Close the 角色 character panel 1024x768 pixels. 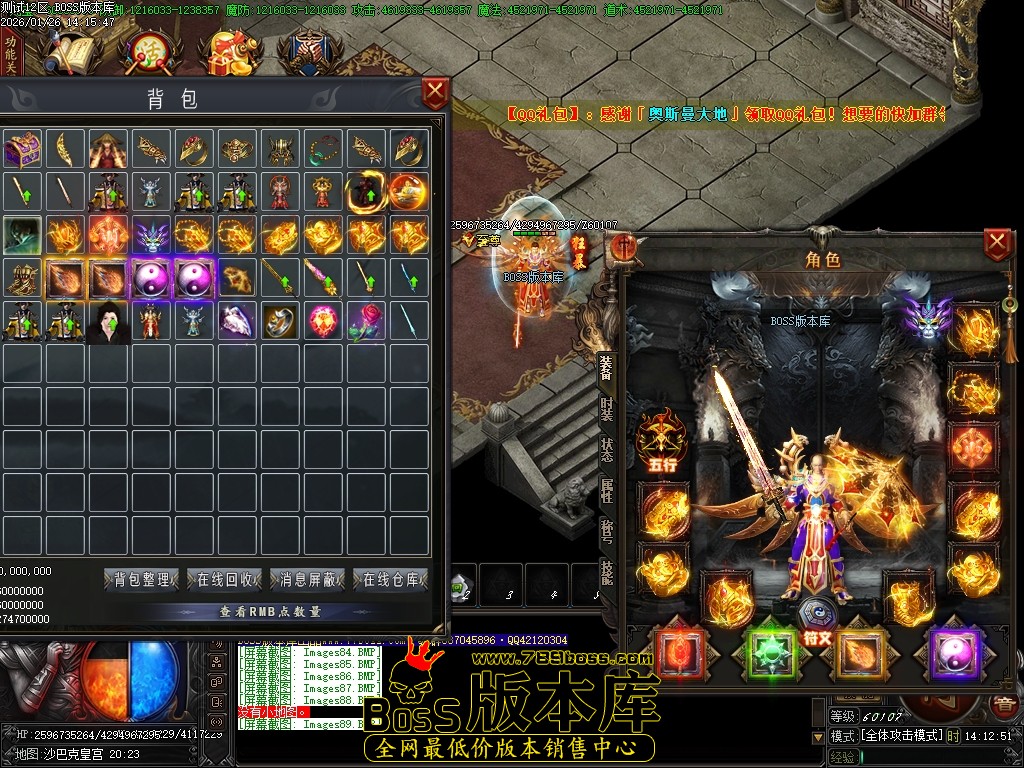coord(997,244)
